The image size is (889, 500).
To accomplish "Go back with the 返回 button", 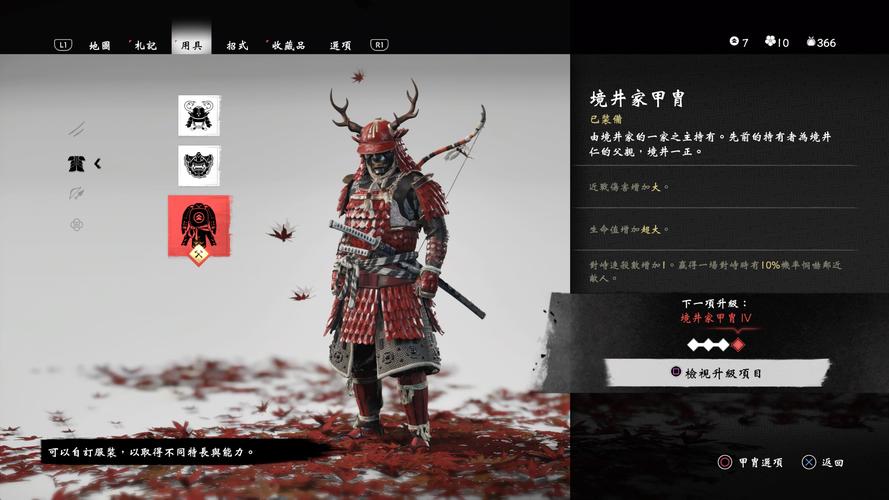I will [x=824, y=463].
